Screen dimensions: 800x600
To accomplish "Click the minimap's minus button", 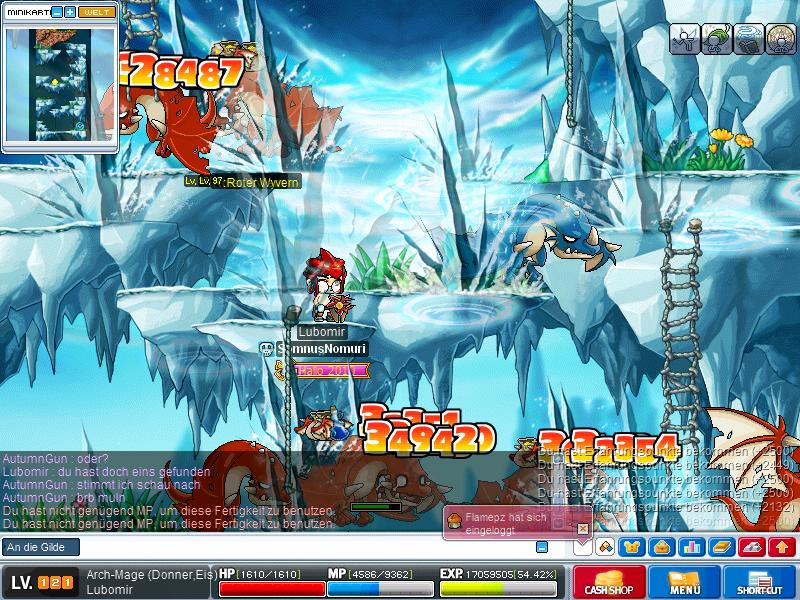I will (56, 11).
